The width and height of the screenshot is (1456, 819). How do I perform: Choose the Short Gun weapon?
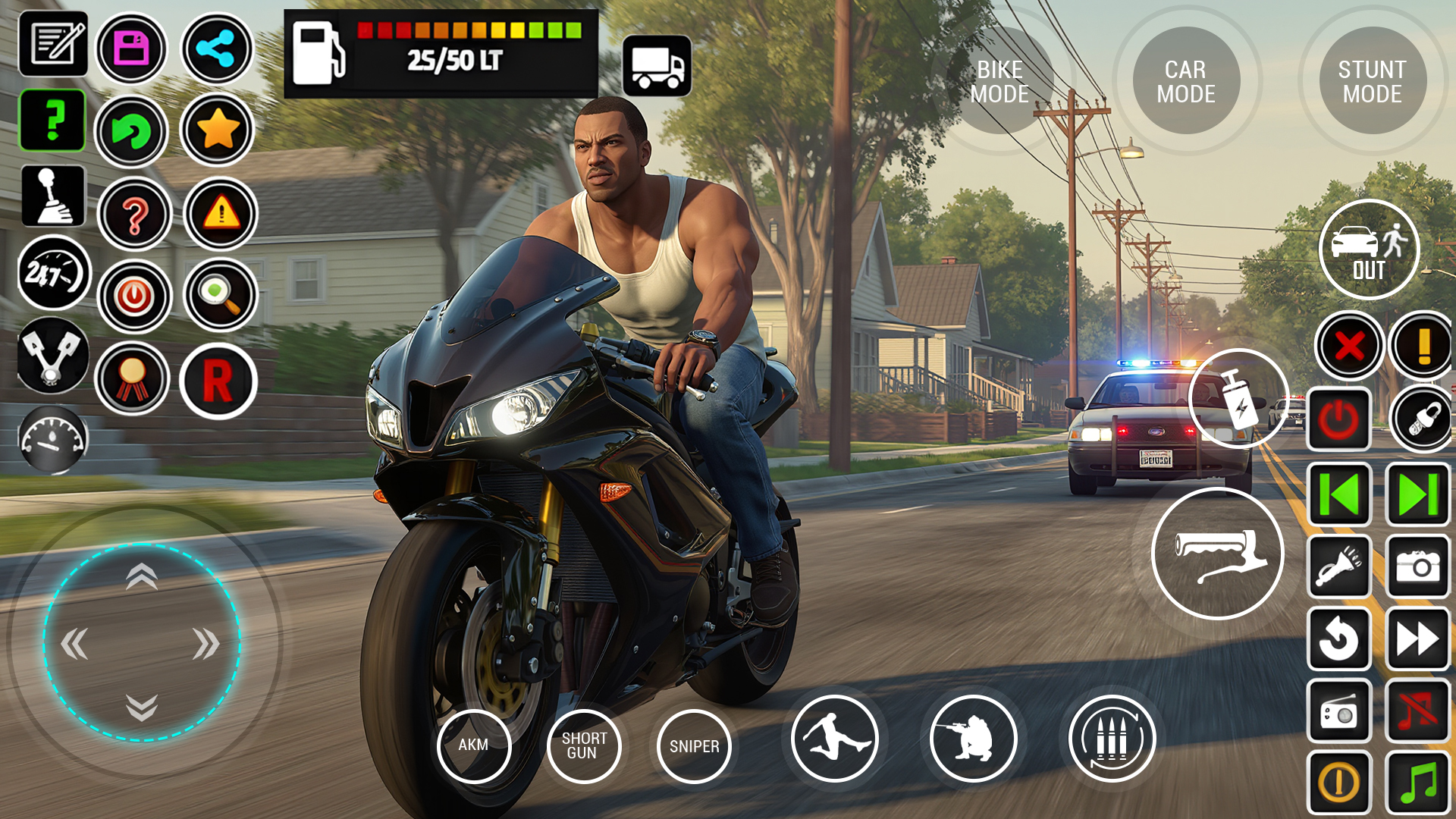584,745
